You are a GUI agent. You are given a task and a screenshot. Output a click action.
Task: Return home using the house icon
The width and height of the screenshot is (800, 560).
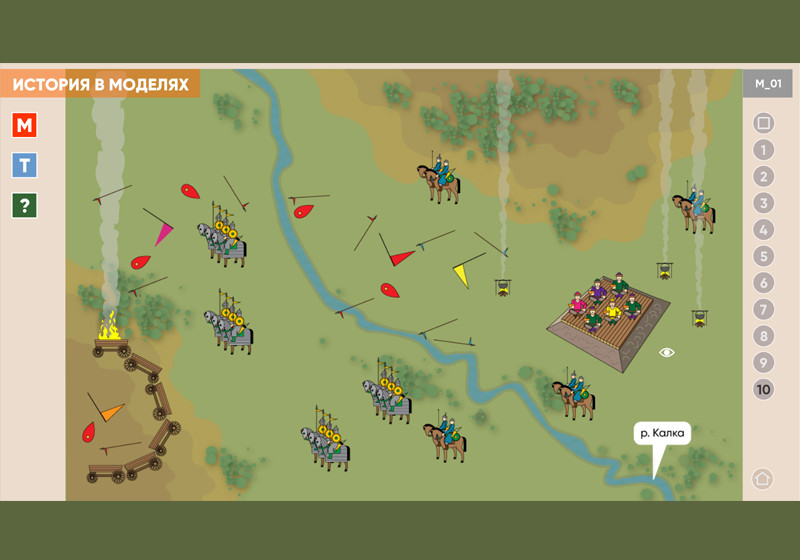[762, 478]
